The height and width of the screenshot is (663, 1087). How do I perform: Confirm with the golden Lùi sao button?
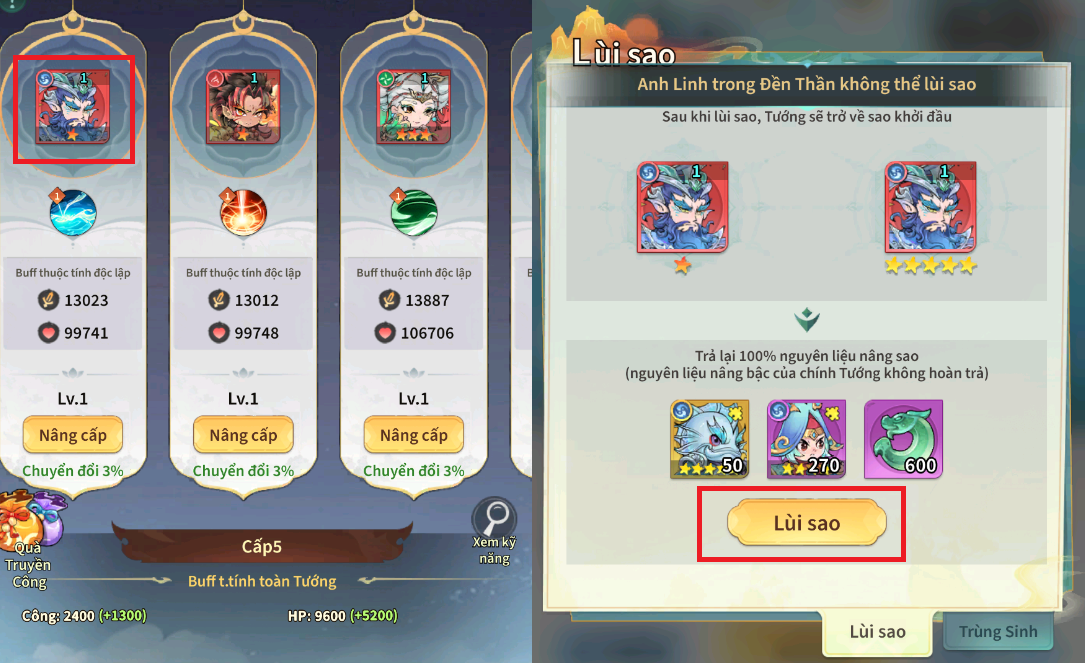pos(806,523)
